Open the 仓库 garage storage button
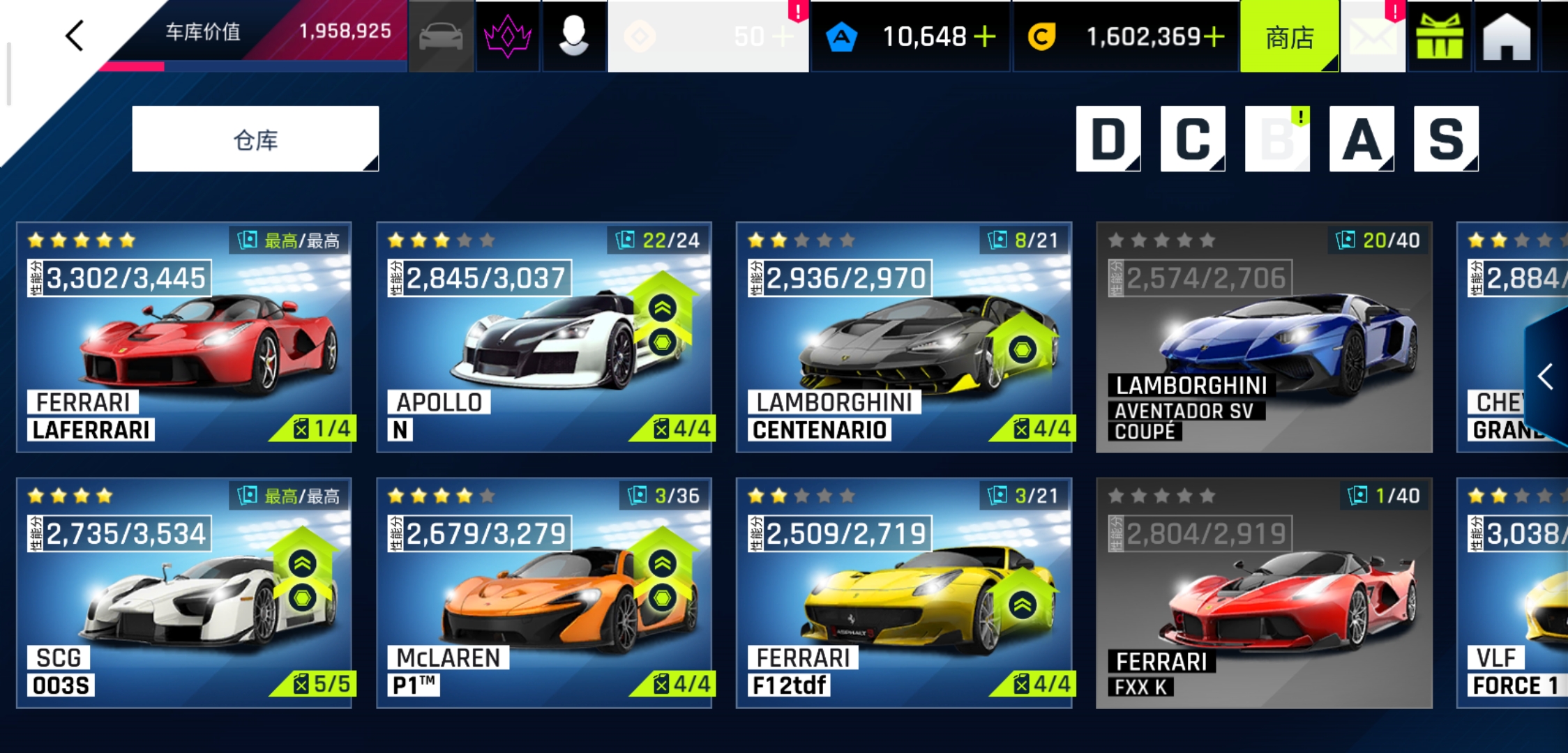 click(x=255, y=139)
